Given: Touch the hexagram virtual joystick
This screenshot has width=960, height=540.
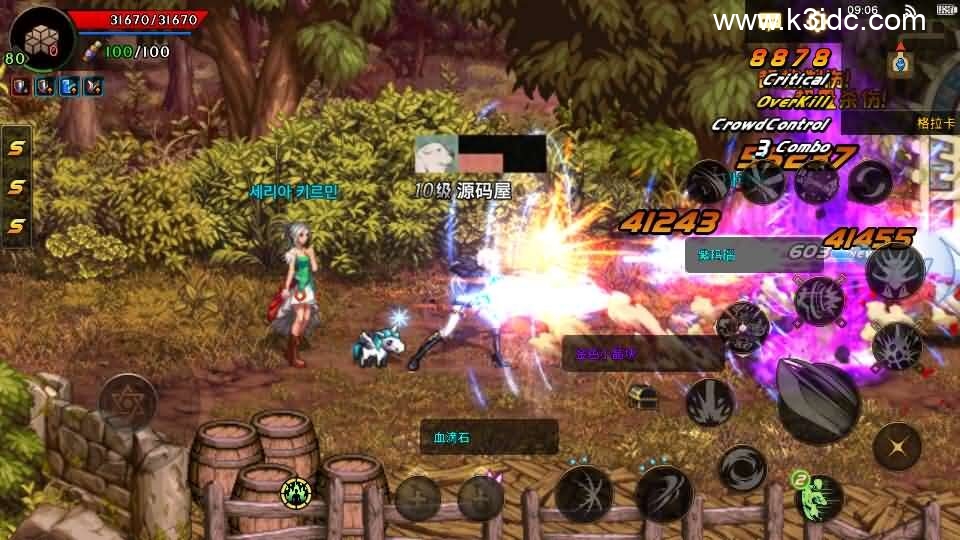Looking at the screenshot, I should point(127,401).
